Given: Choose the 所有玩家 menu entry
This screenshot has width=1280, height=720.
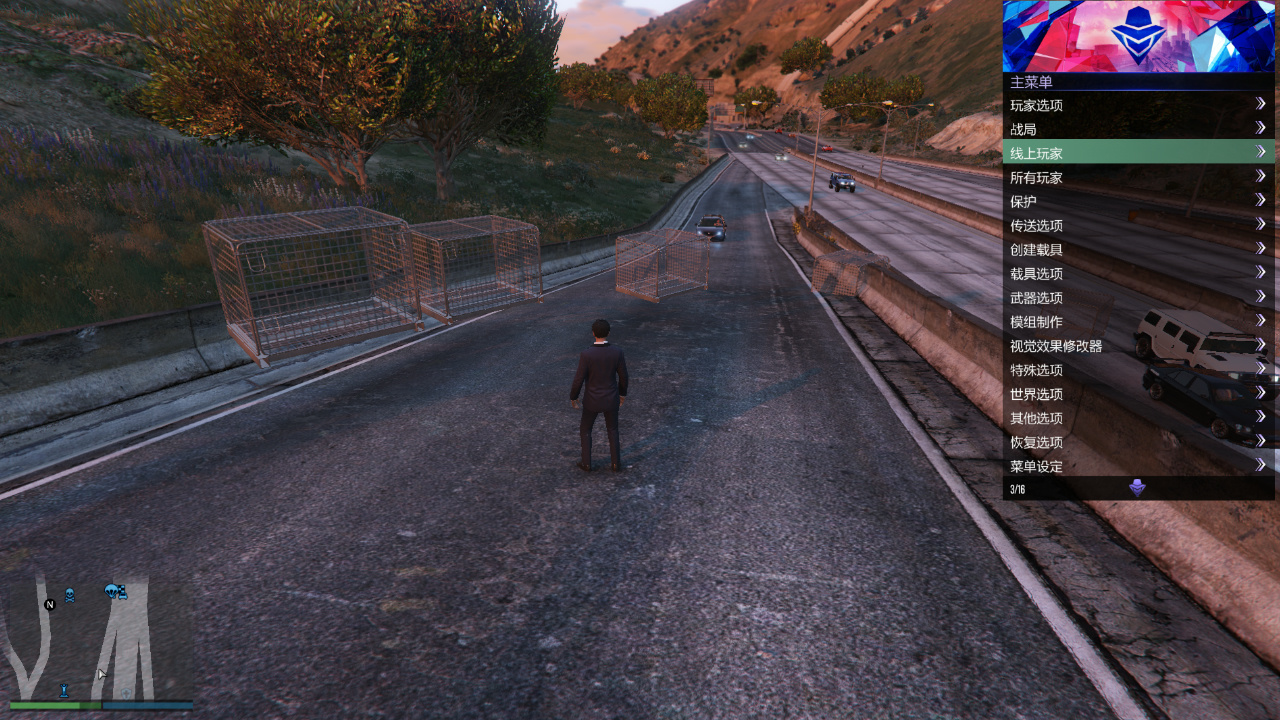Looking at the screenshot, I should pyautogui.click(x=1138, y=177).
